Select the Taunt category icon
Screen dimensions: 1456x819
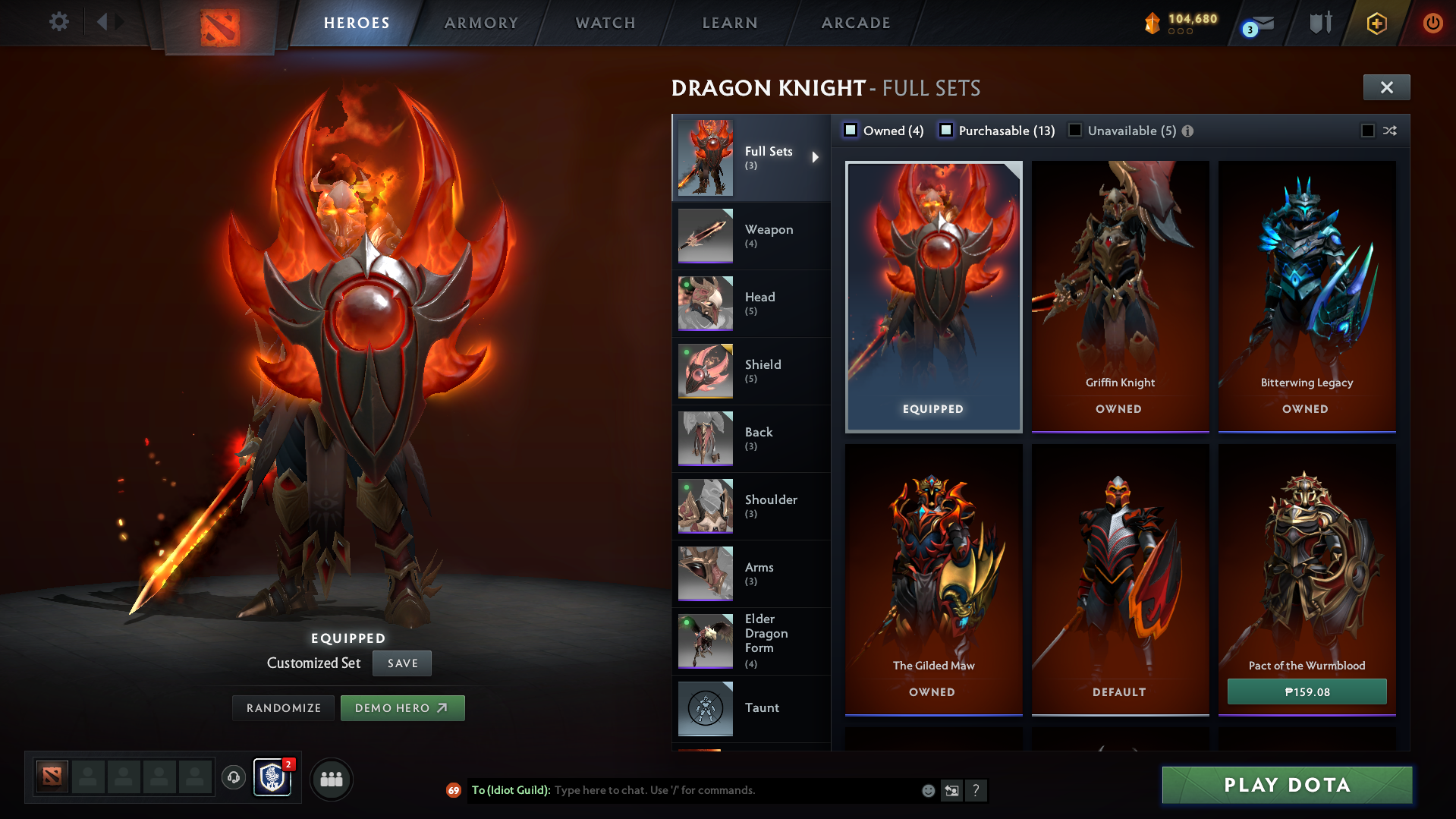coord(705,707)
